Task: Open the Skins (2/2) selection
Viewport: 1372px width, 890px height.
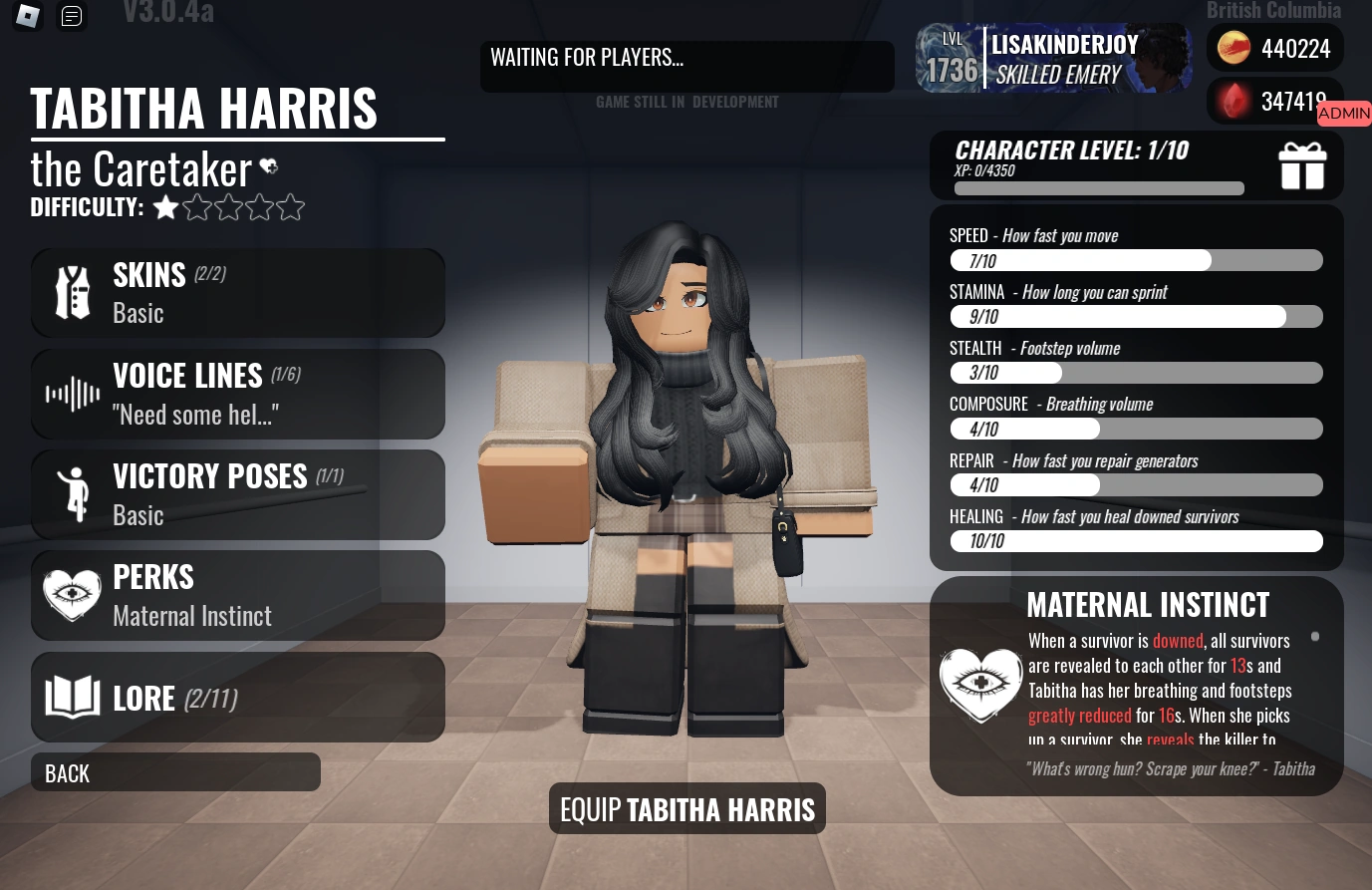Action: tap(237, 292)
